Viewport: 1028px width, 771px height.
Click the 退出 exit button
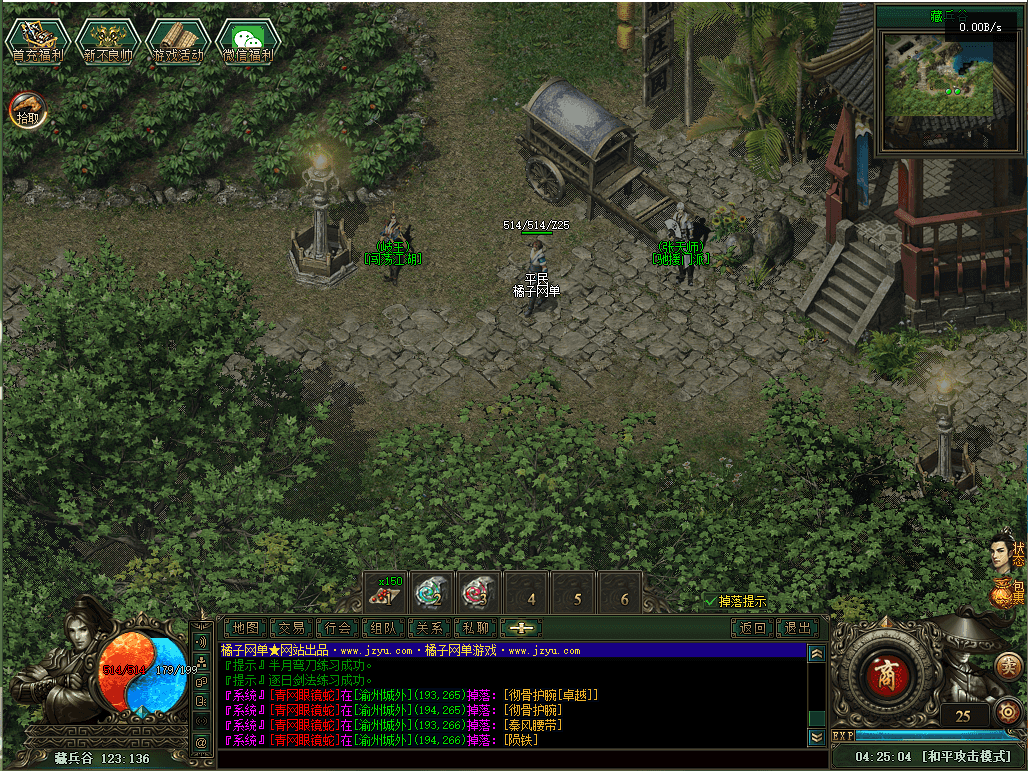tap(798, 628)
